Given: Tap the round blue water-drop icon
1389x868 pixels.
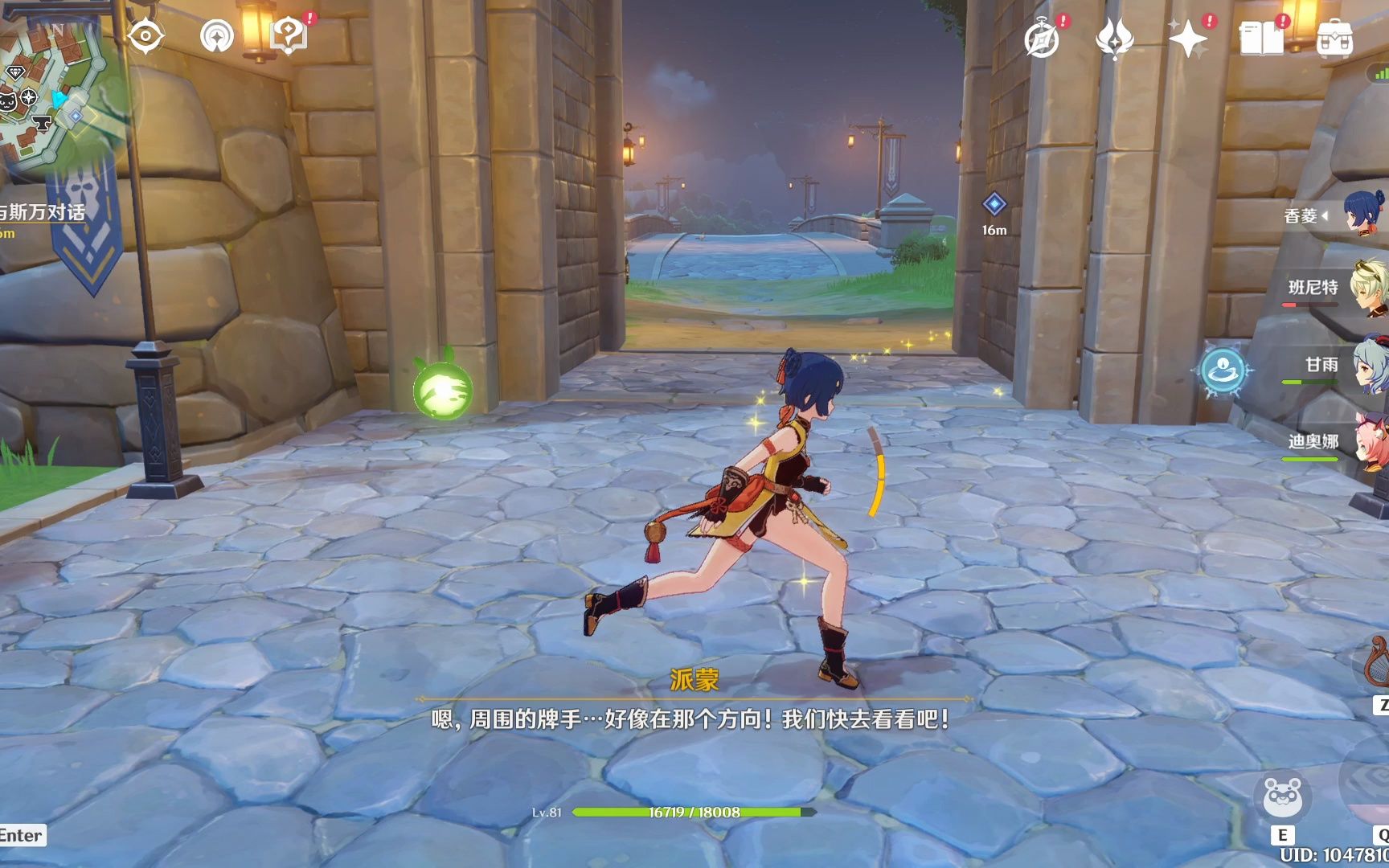Looking at the screenshot, I should pyautogui.click(x=1223, y=371).
